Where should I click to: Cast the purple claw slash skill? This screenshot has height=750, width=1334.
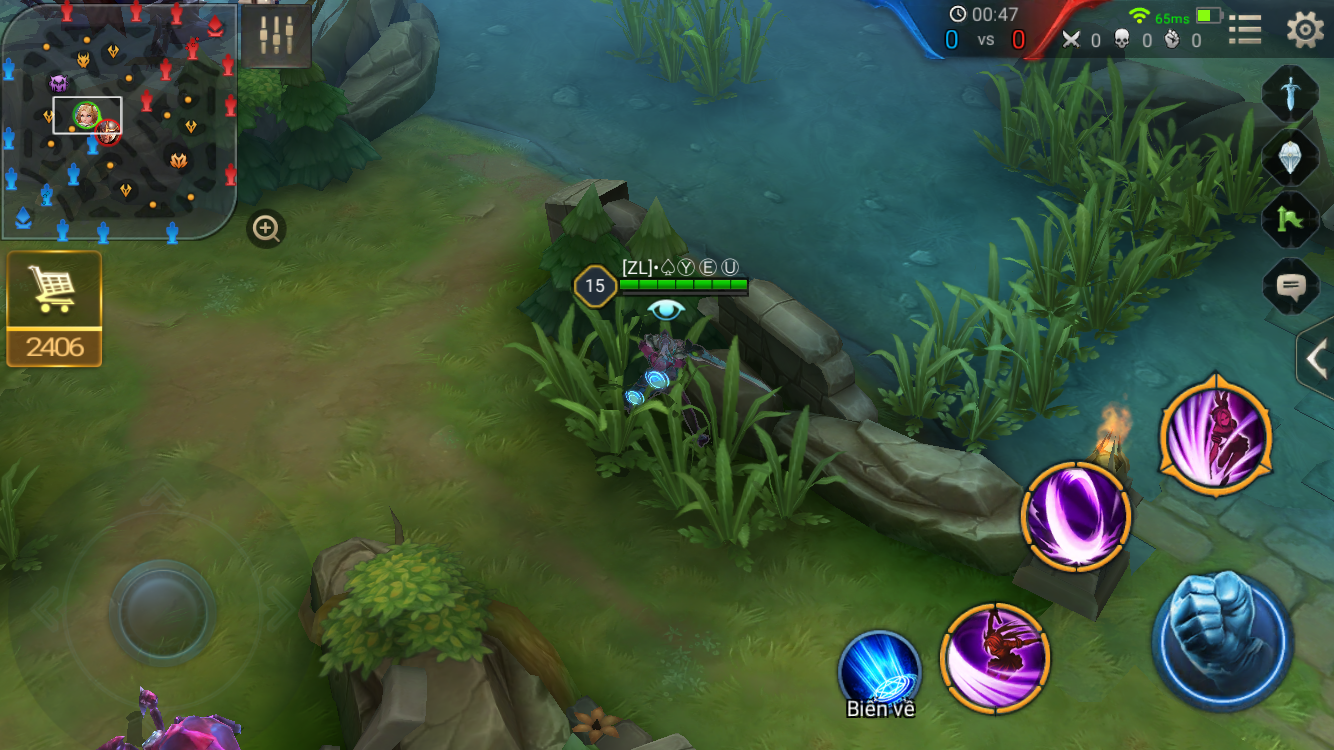(x=995, y=657)
